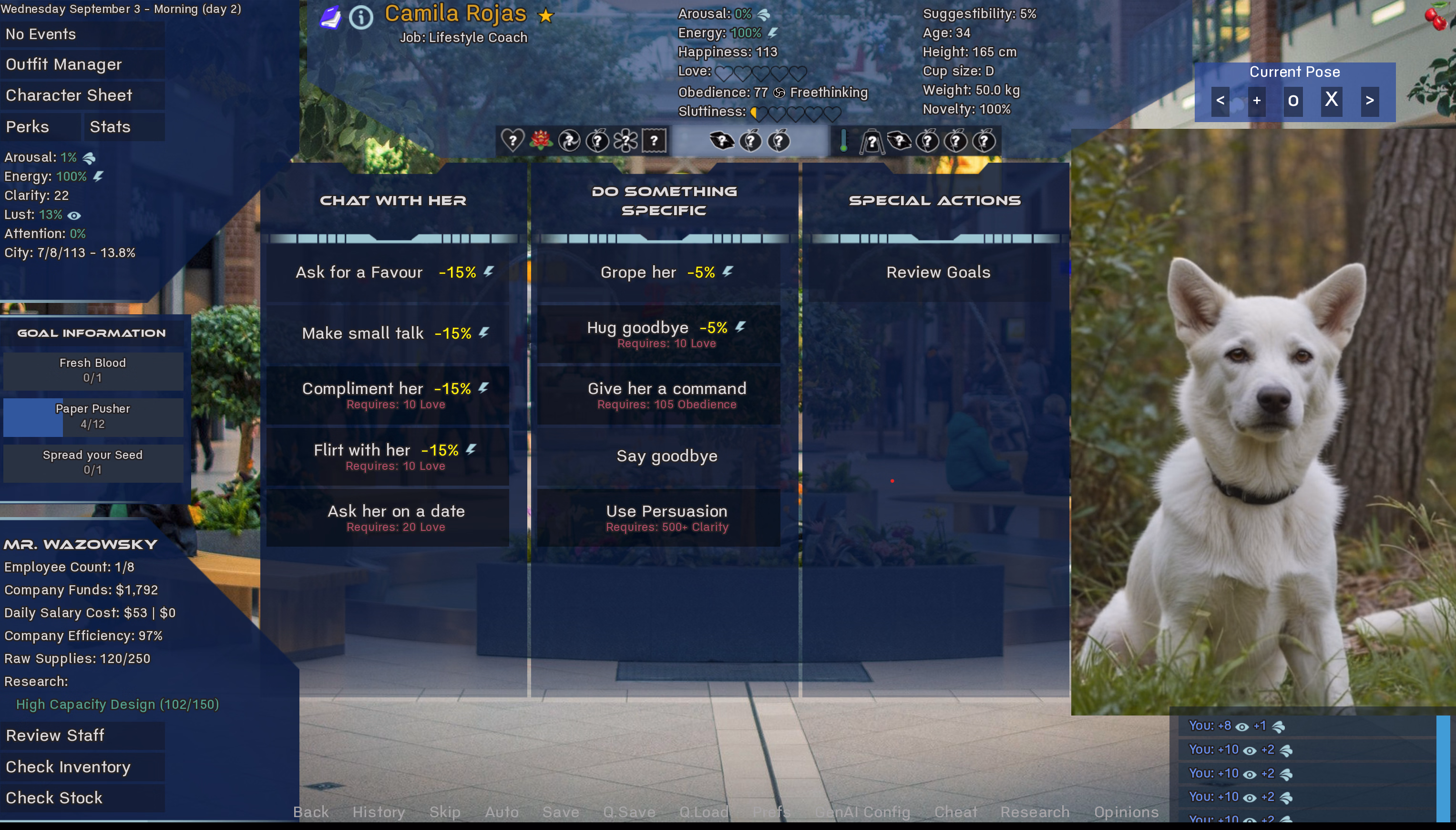The image size is (1456, 830).
Task: Open the info icon beside Camila Rojas
Action: [360, 18]
